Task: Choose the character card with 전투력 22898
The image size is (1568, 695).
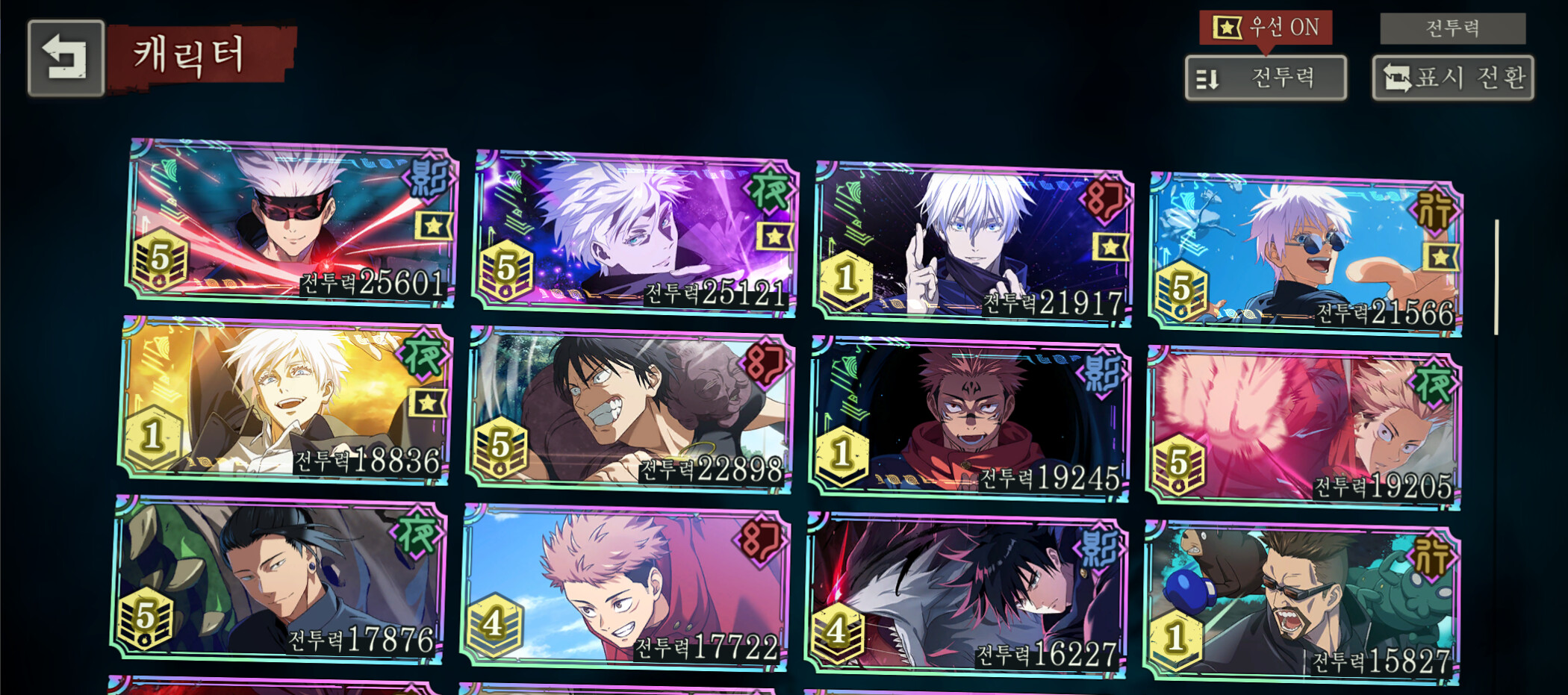Action: pos(629,409)
